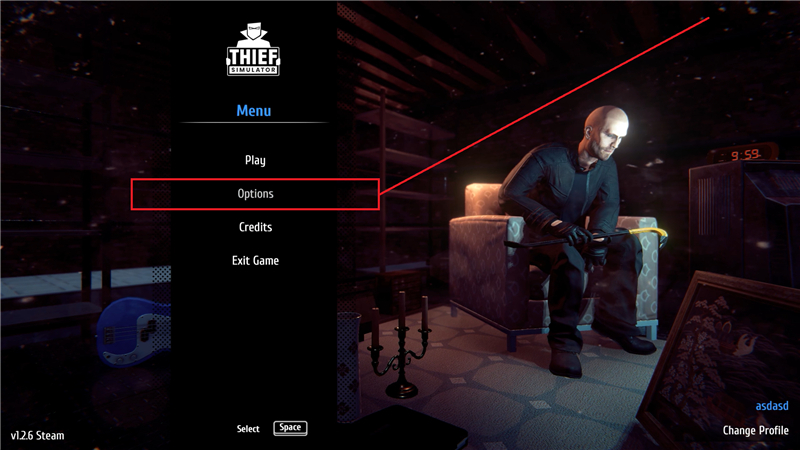800x450 pixels.
Task: Open the Options menu
Action: [255, 194]
